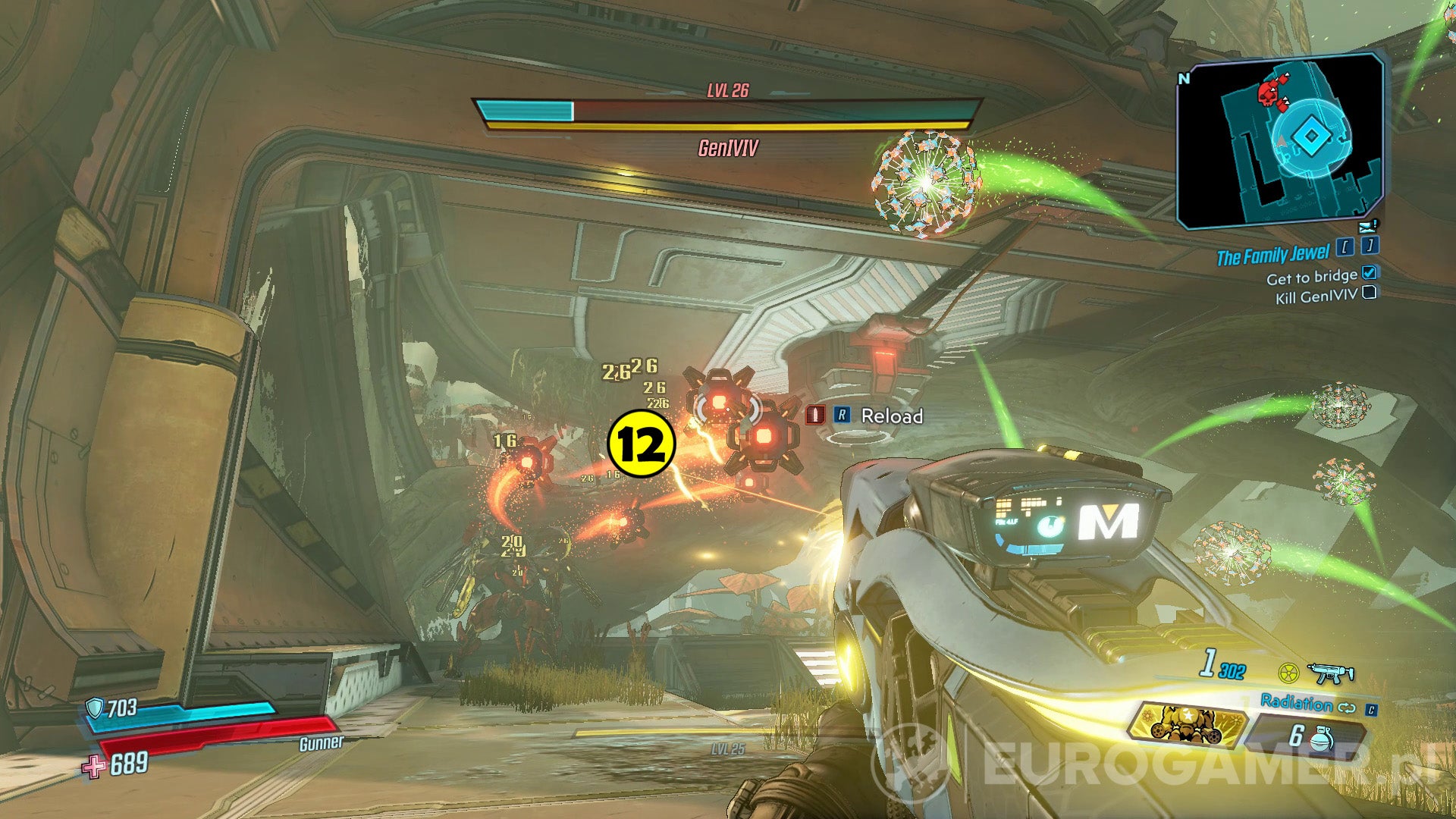Toggle the infinity loop beside Radiation label
Viewport: 1456px width, 819px height.
click(1348, 709)
